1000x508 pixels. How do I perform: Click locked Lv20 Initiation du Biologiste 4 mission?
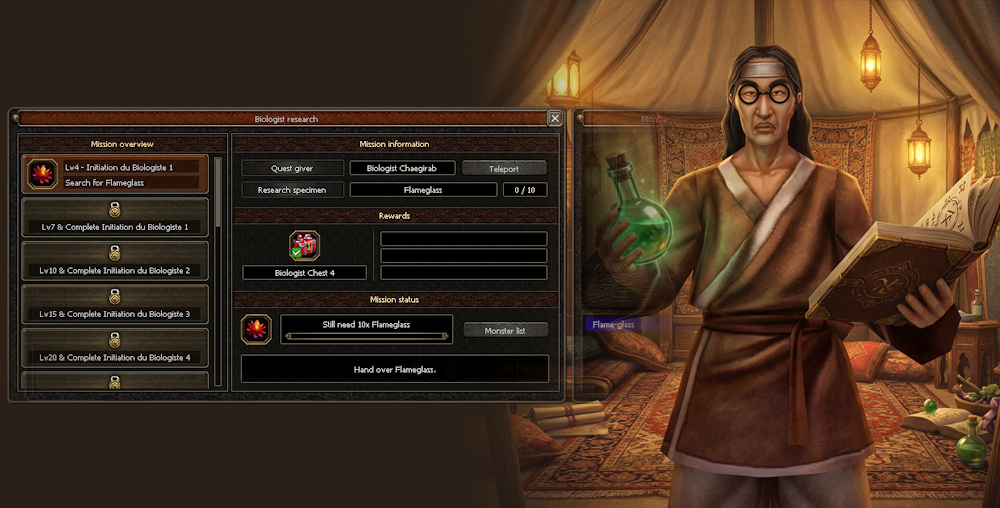(x=115, y=348)
